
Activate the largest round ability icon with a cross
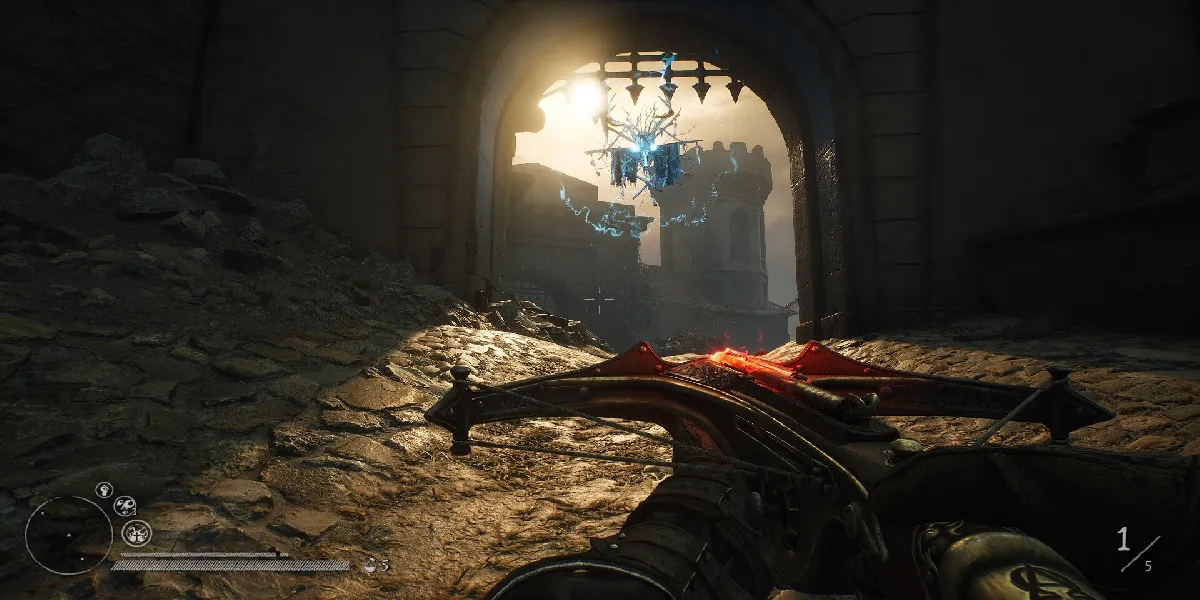tap(136, 532)
